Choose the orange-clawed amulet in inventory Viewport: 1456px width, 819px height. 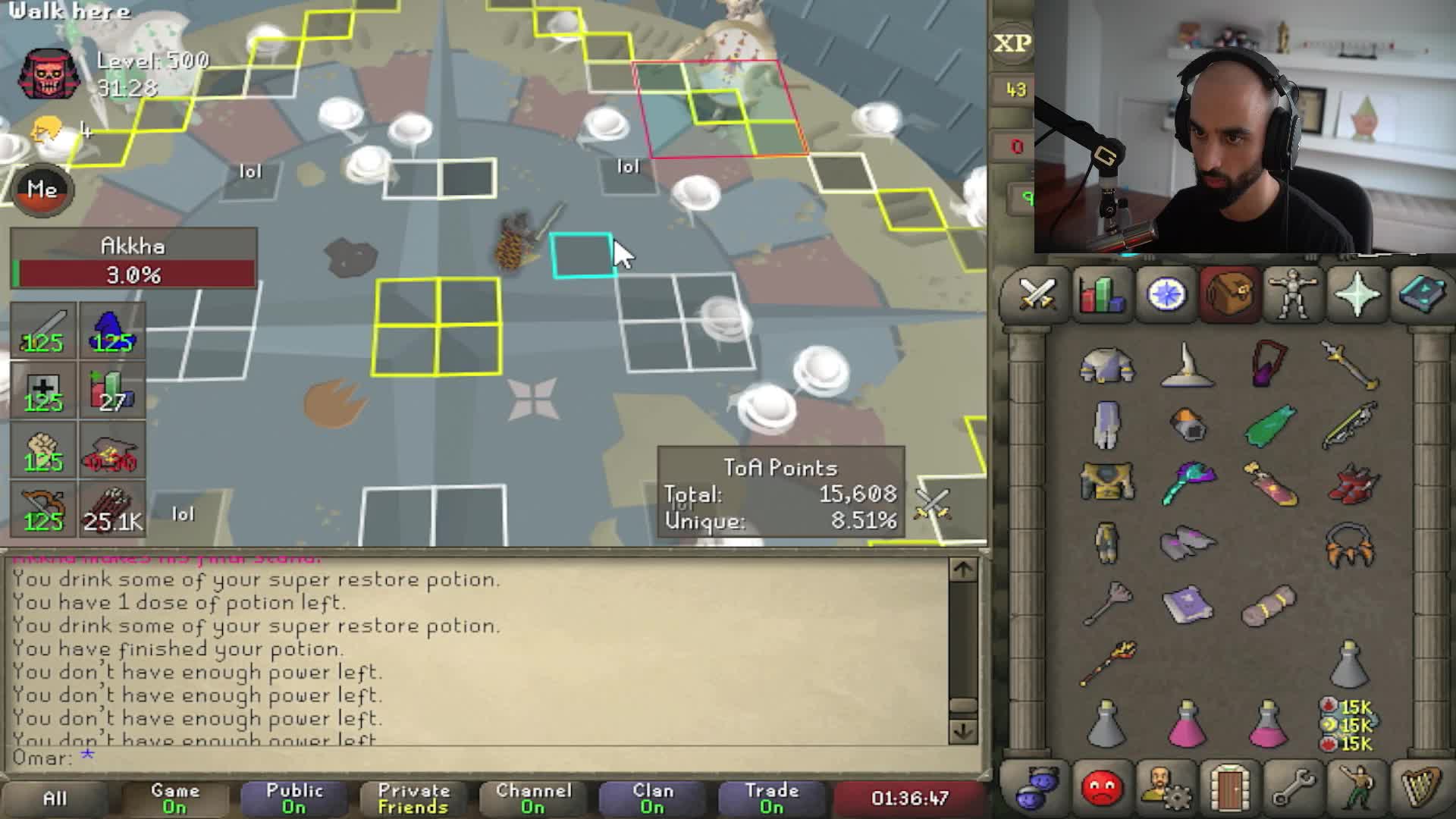click(1351, 544)
